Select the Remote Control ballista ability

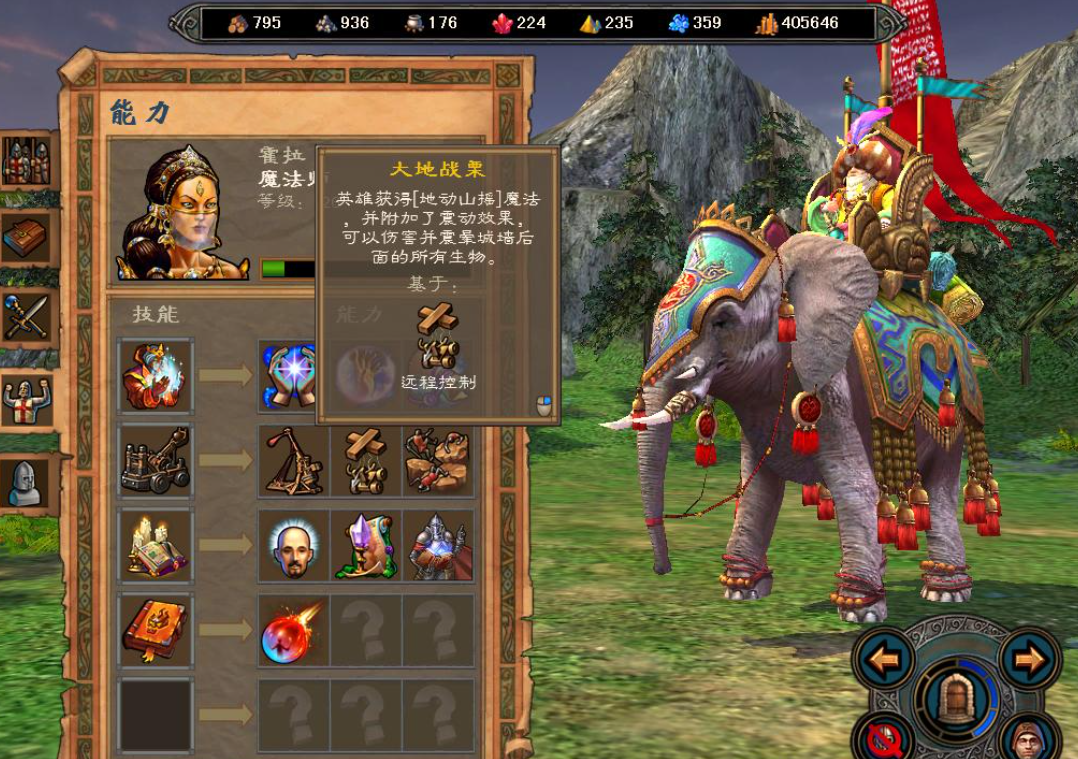click(366, 461)
